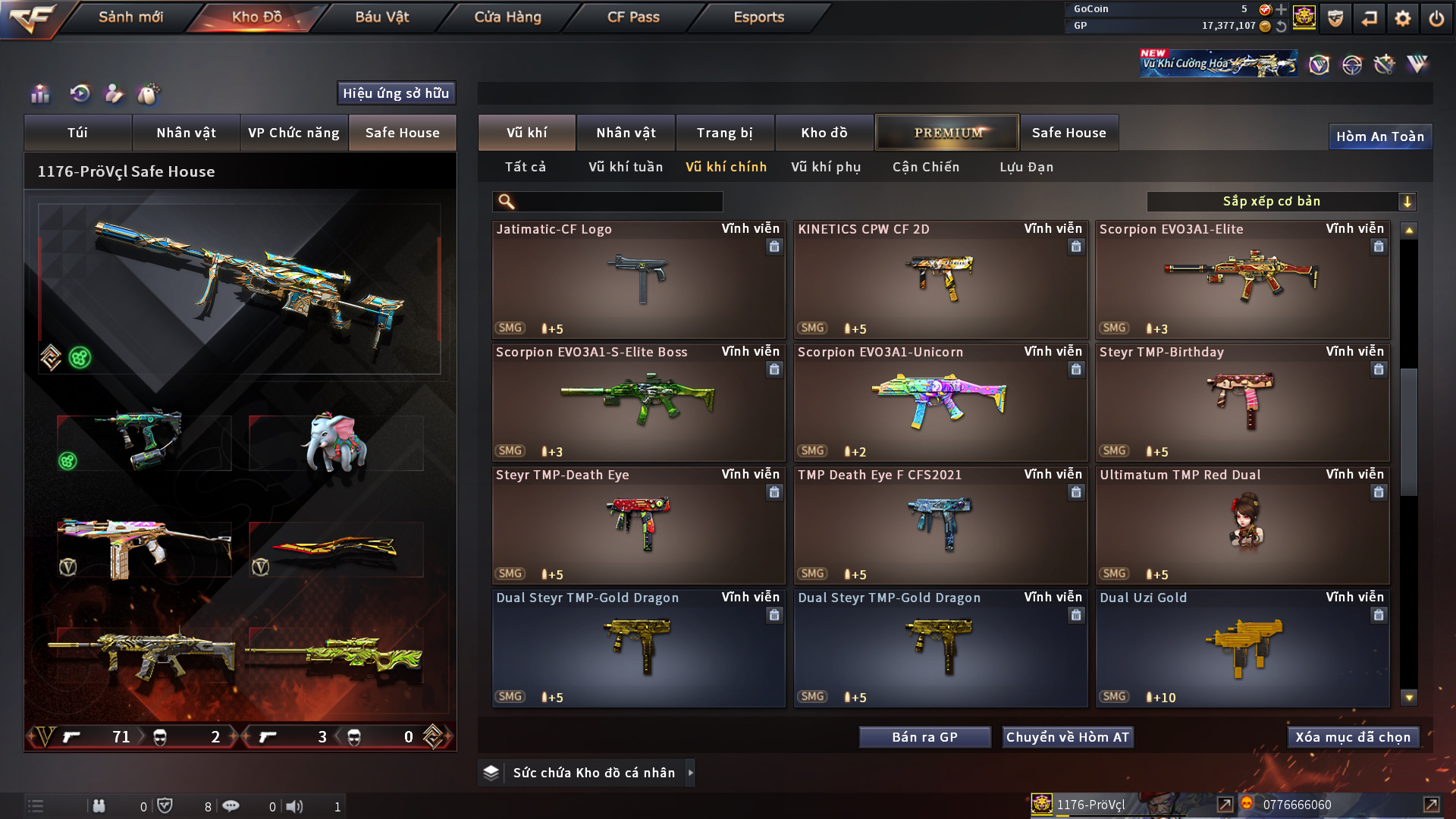Filter by Vũ khí phụ weapons
Viewport: 1456px width, 819px height.
point(826,167)
